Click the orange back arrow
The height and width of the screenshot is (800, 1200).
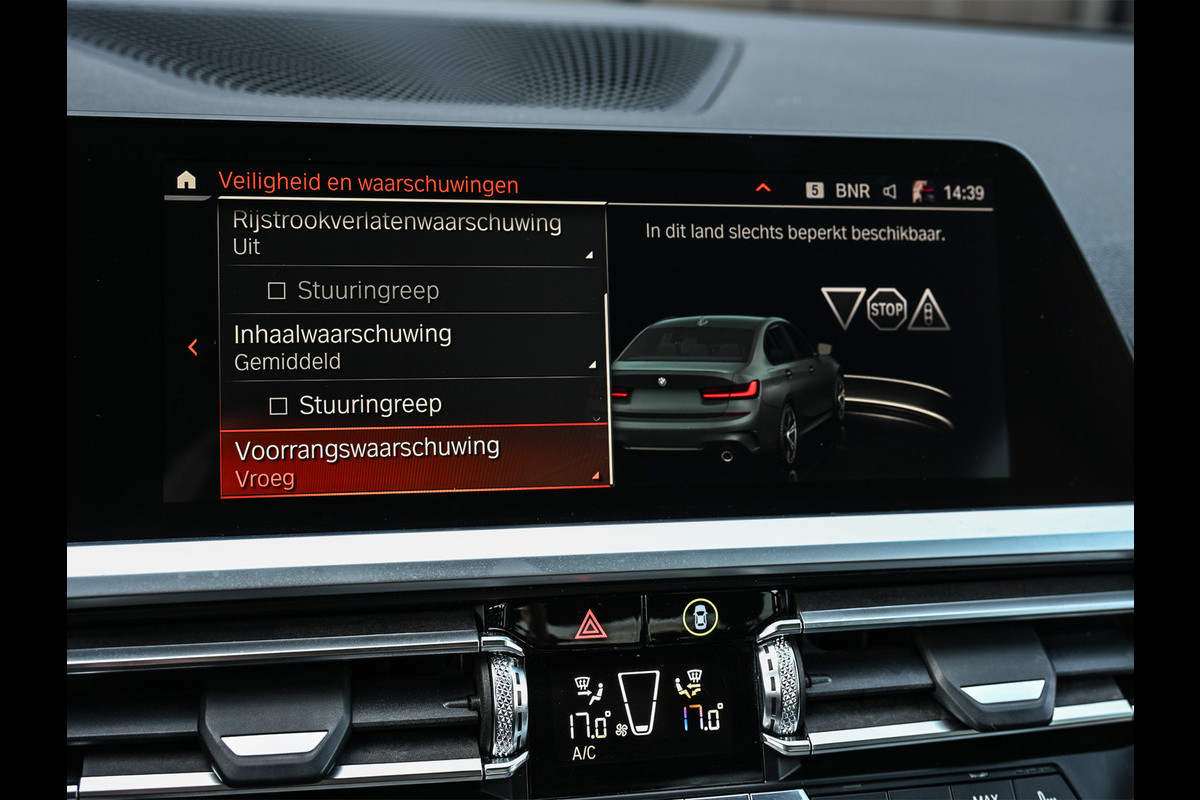coord(193,347)
